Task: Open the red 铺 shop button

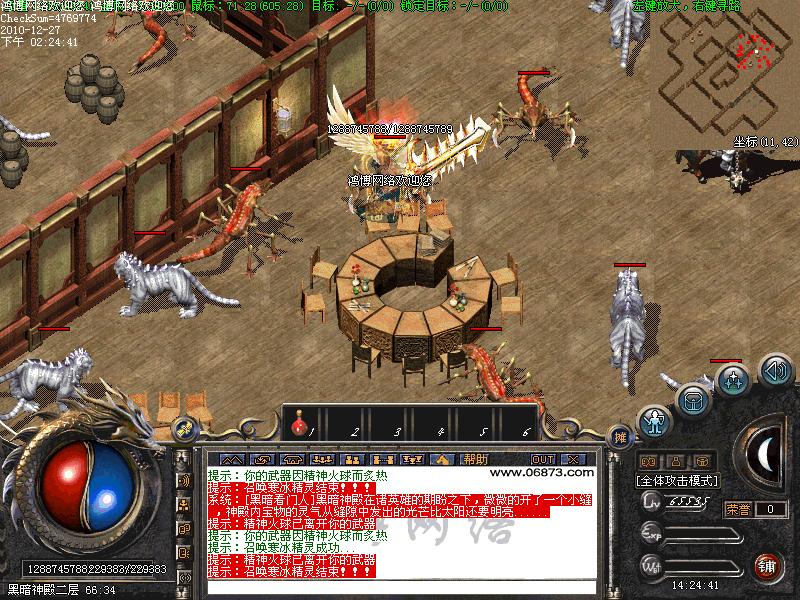Action: [x=768, y=567]
